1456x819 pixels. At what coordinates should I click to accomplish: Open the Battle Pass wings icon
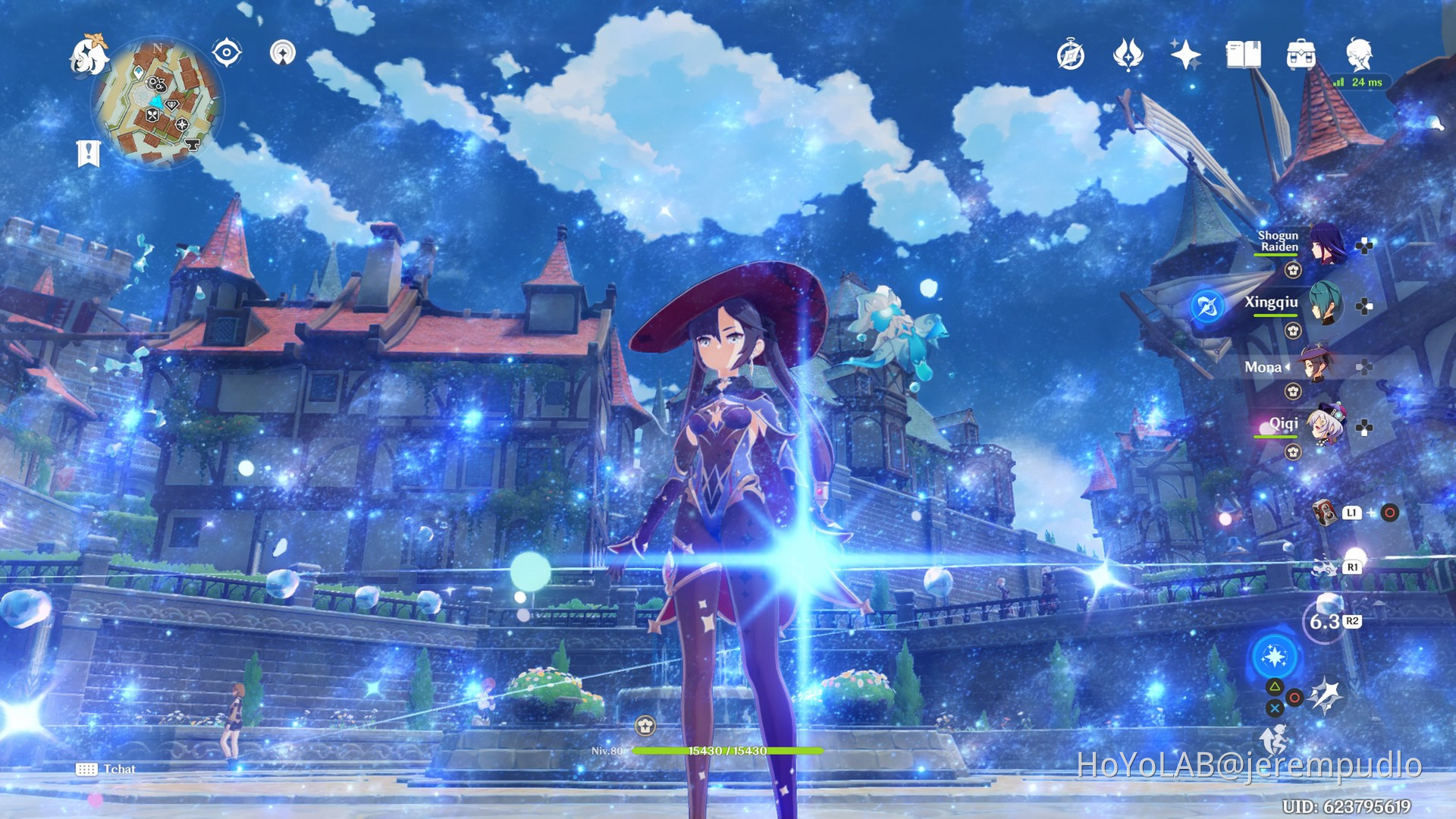click(x=1129, y=55)
